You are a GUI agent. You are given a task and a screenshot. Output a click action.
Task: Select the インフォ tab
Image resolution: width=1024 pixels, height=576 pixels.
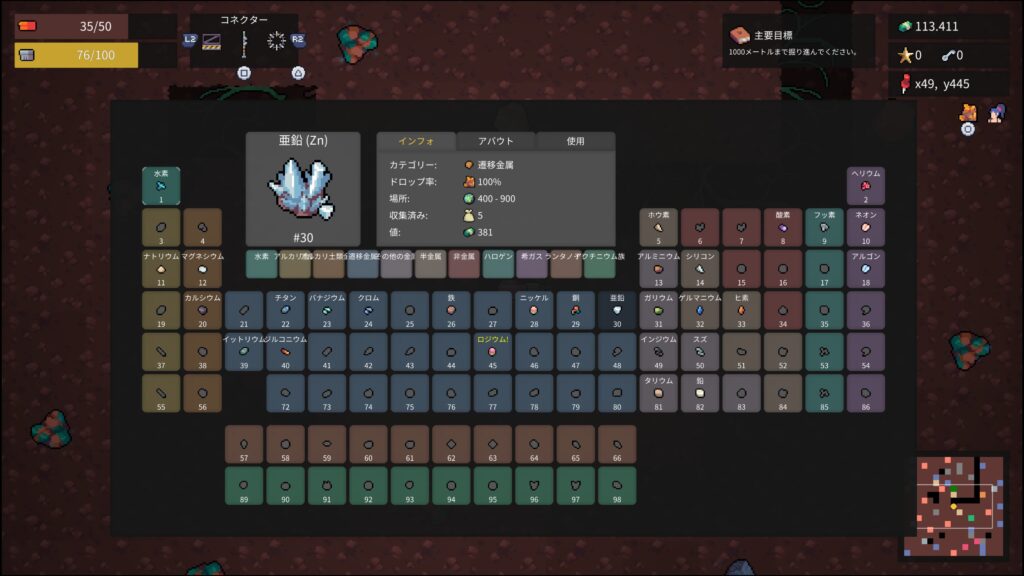[x=415, y=141]
